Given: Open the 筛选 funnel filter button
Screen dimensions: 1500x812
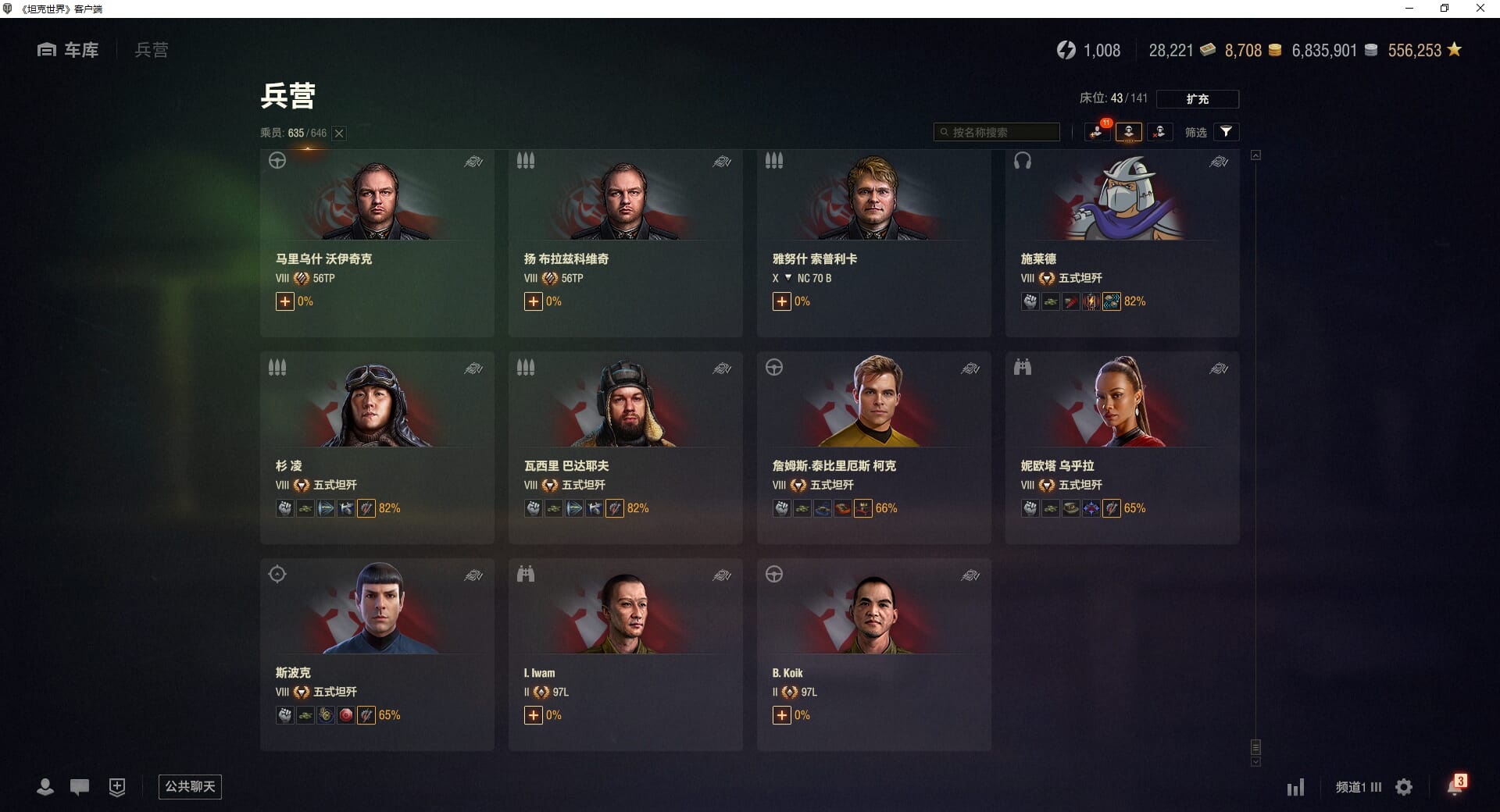Looking at the screenshot, I should tap(1226, 132).
